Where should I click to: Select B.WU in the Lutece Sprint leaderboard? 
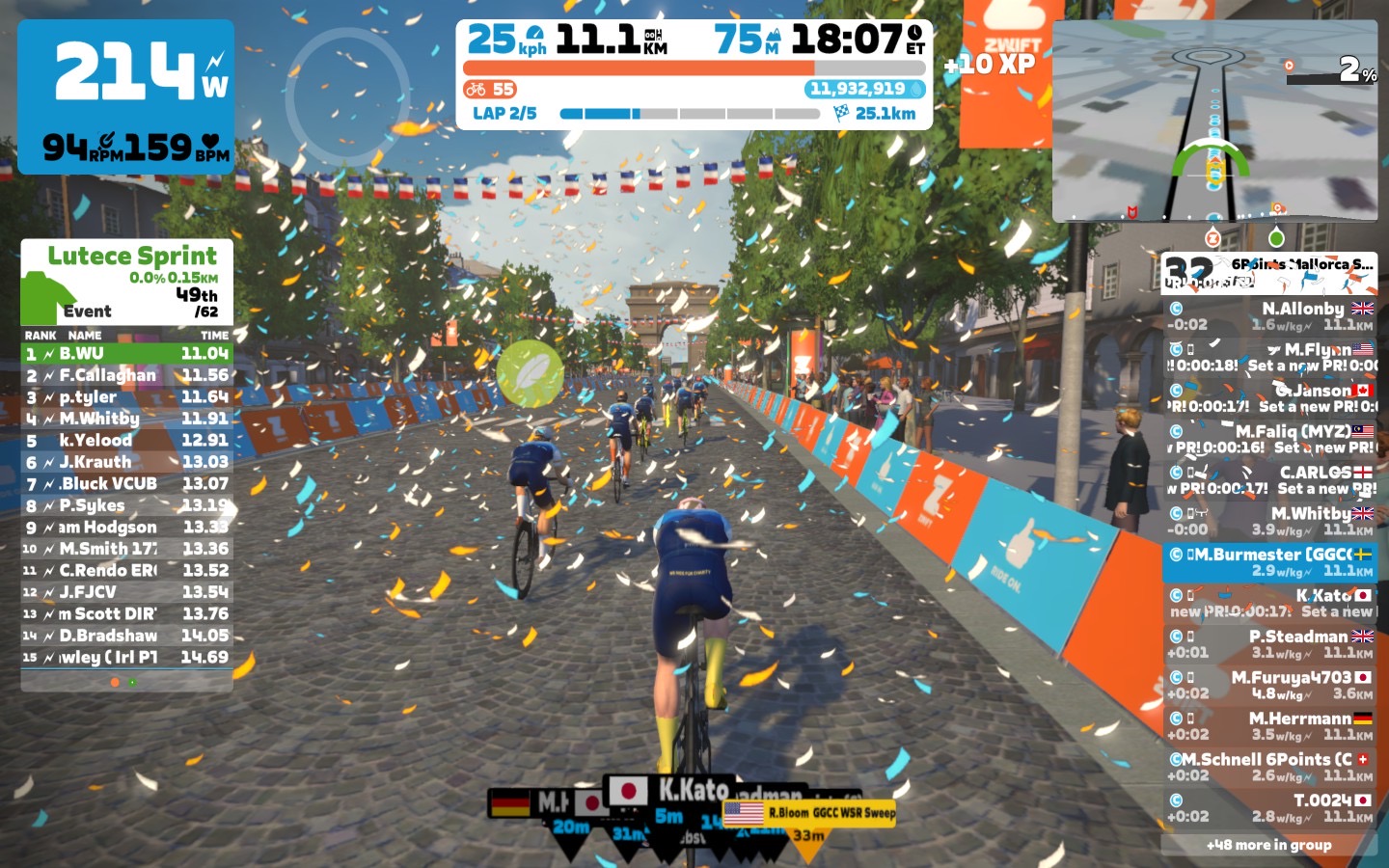[x=126, y=354]
